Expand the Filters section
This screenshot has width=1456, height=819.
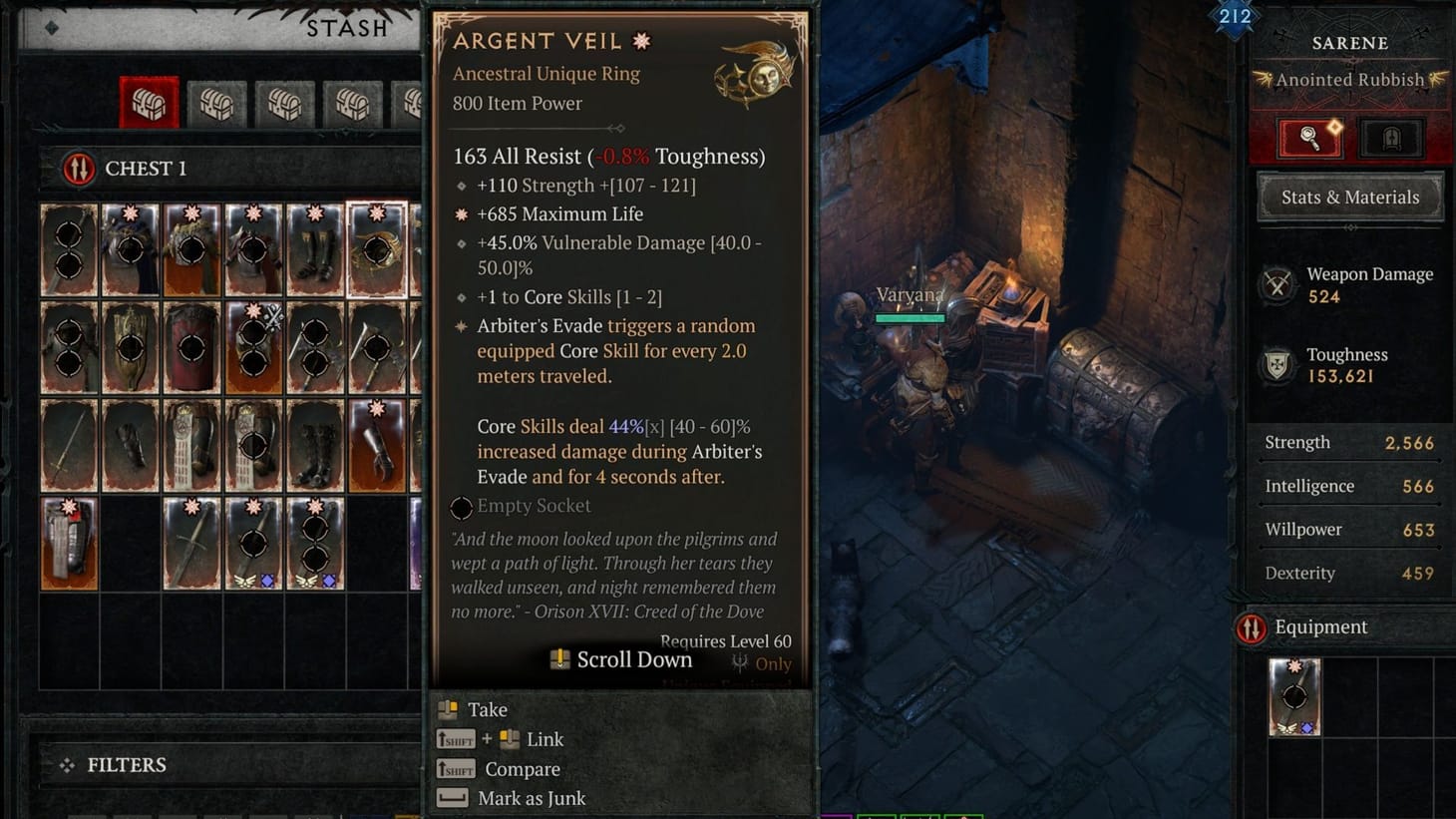pos(127,764)
